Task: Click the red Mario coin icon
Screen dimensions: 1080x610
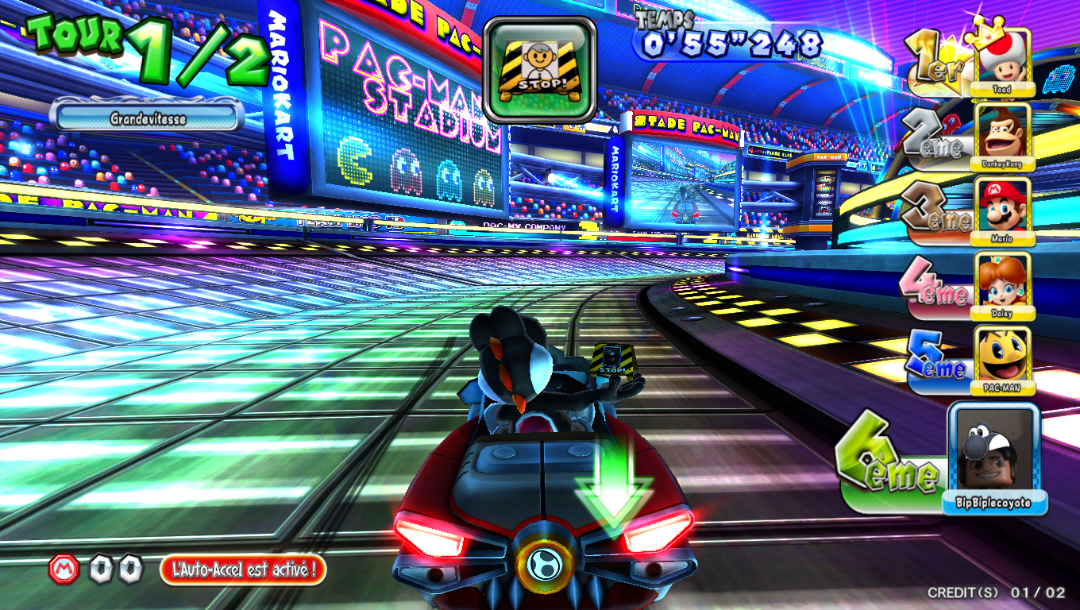Action: tap(64, 569)
